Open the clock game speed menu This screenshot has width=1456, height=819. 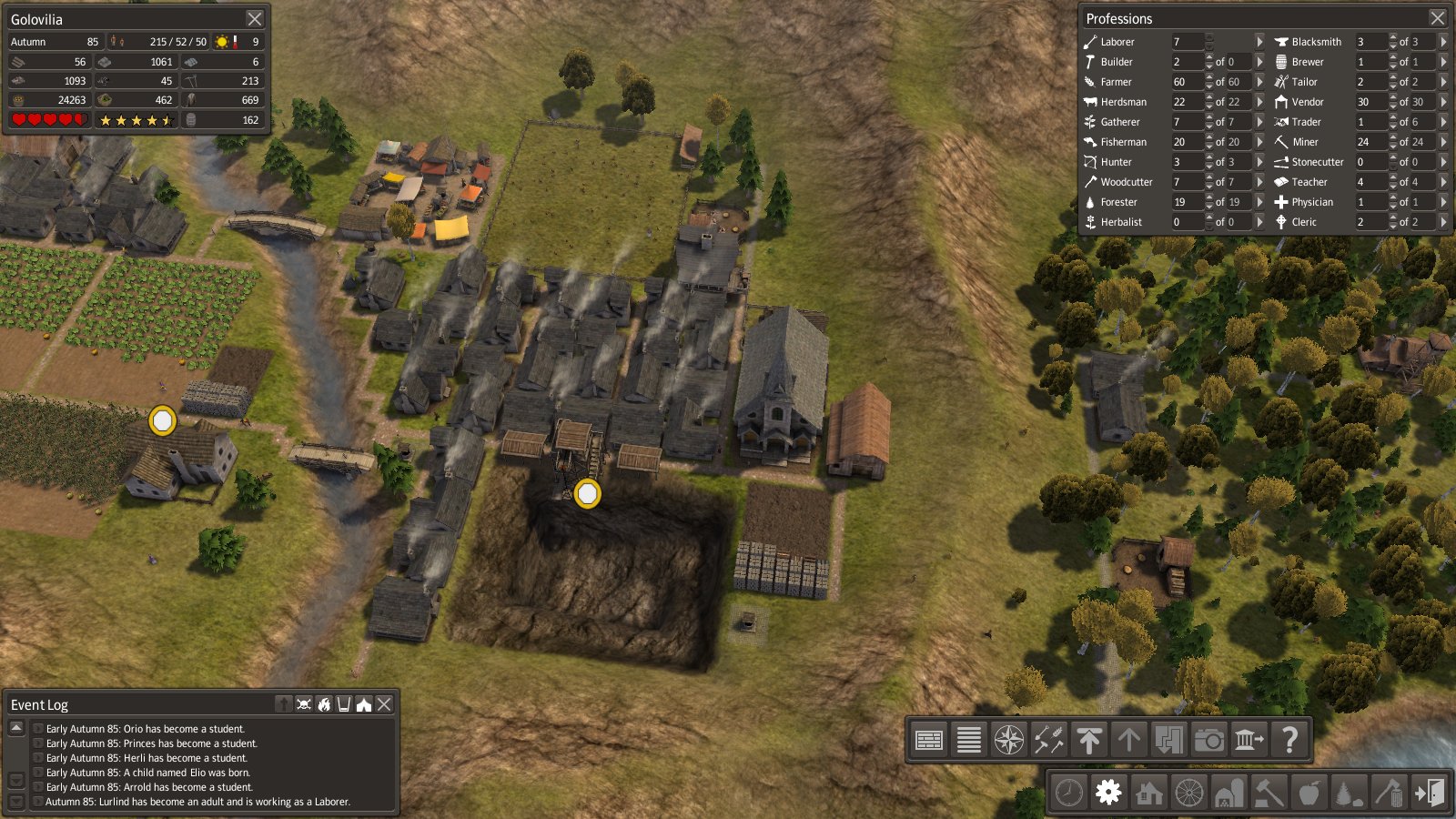pyautogui.click(x=1069, y=793)
